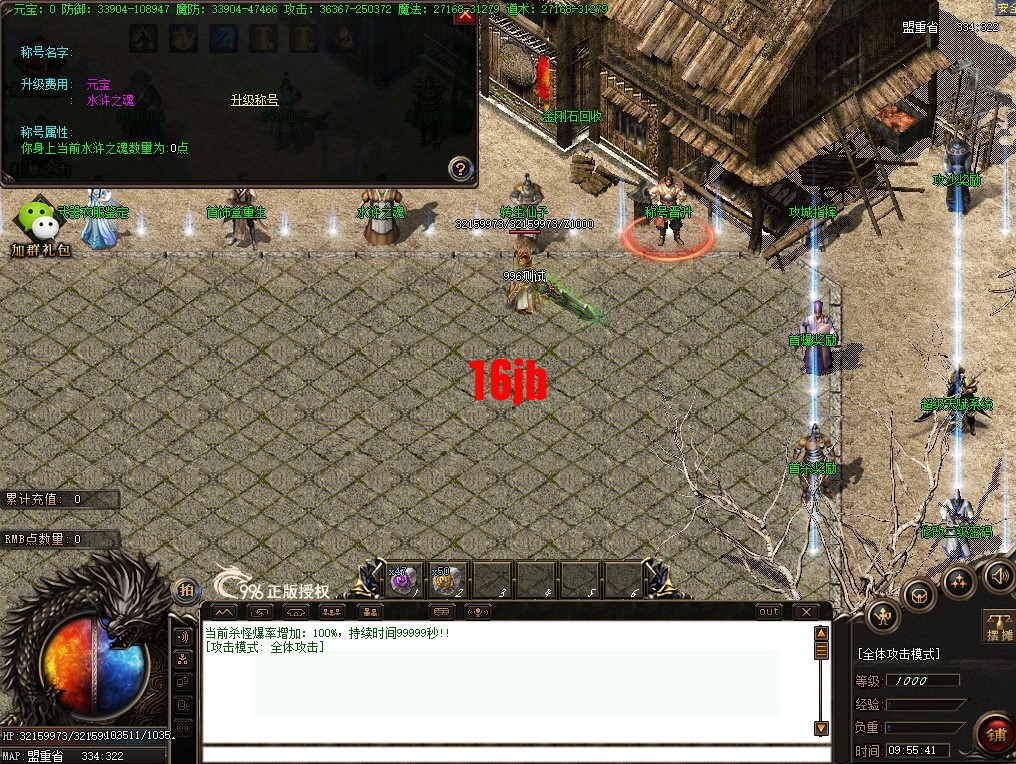Open the 摆摊 stall button

click(999, 625)
